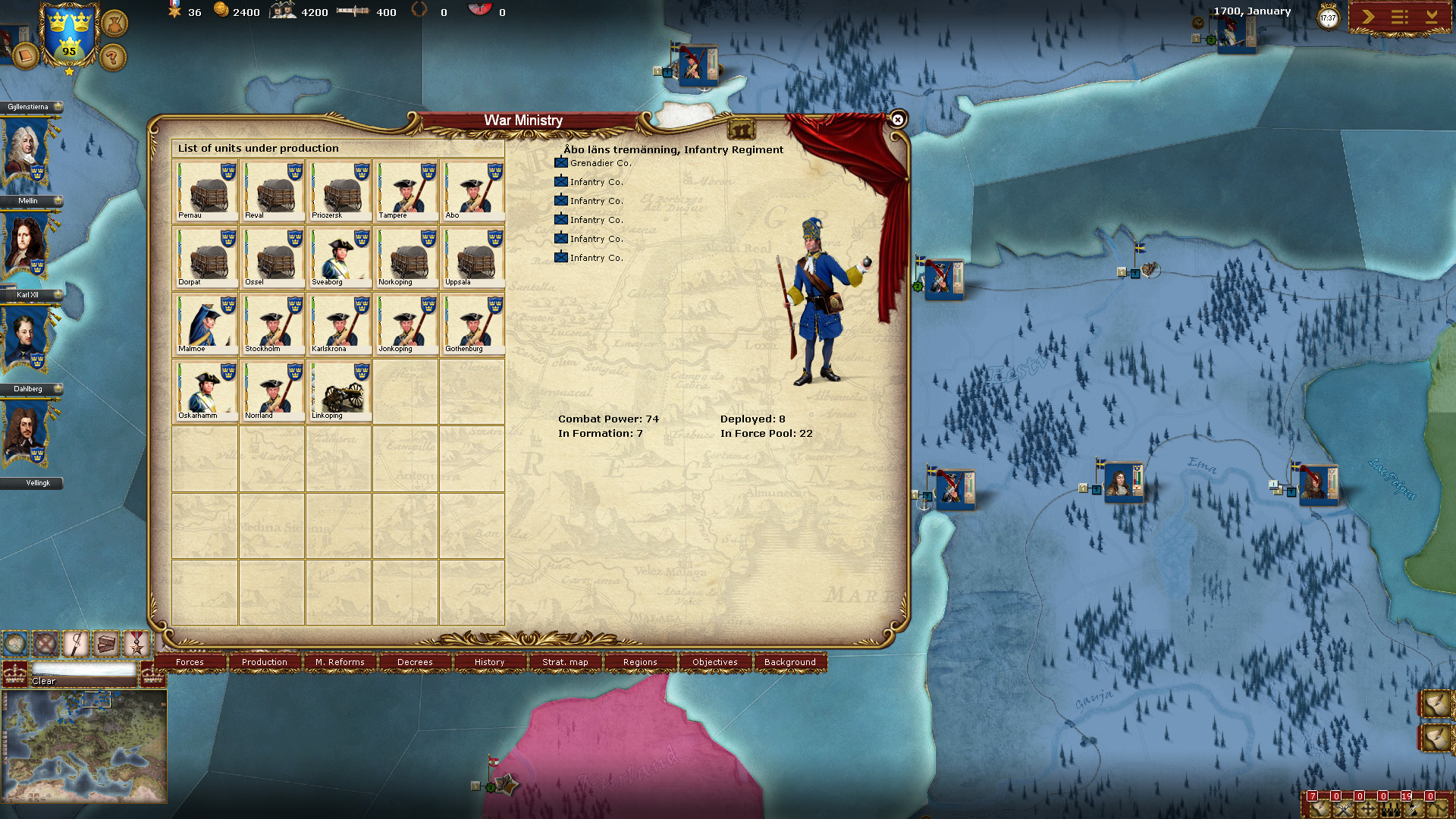The height and width of the screenshot is (819, 1456).
Task: Toggle the movement arrows filter
Action: click(1367, 810)
